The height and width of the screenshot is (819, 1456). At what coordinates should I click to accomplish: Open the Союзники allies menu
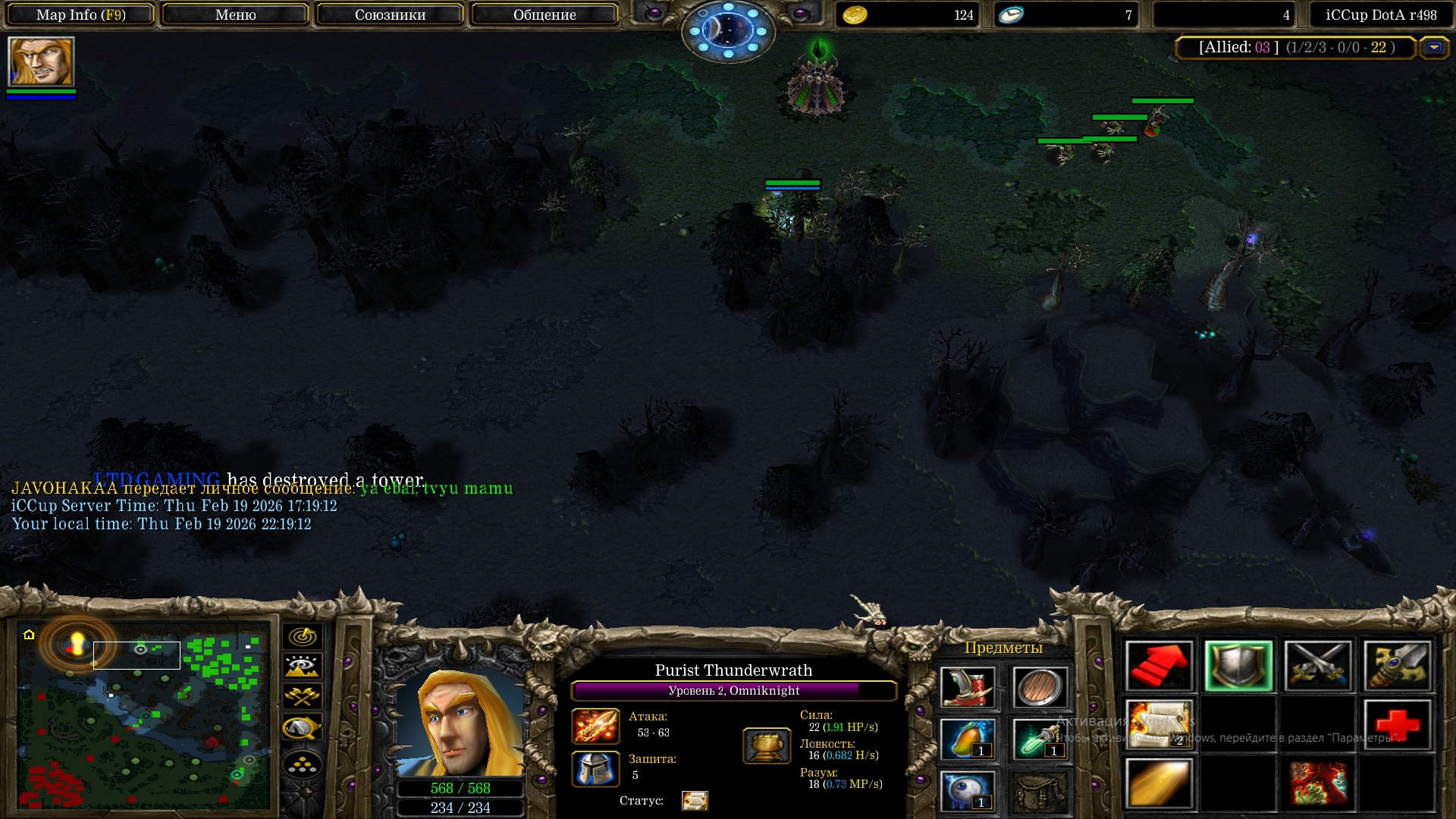click(x=390, y=14)
